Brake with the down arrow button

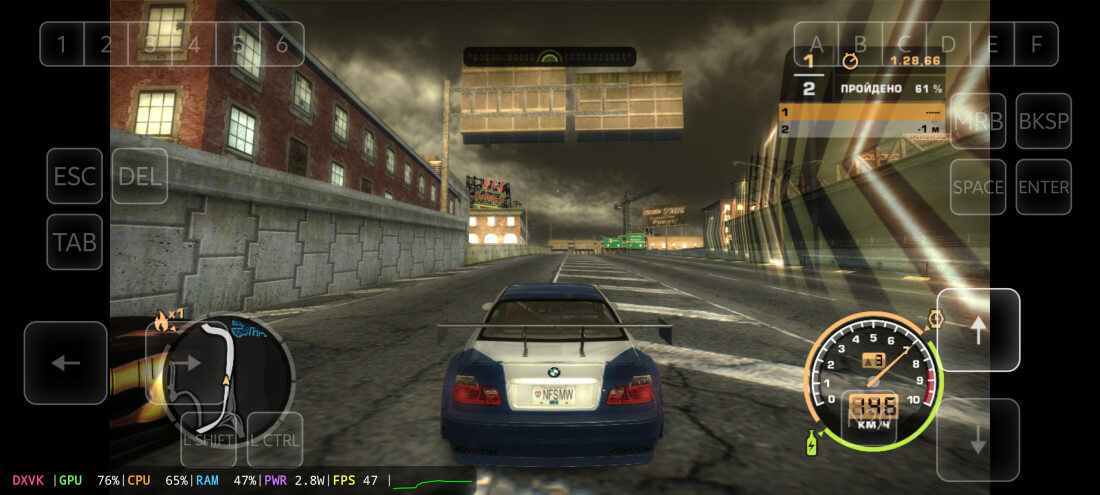point(978,440)
